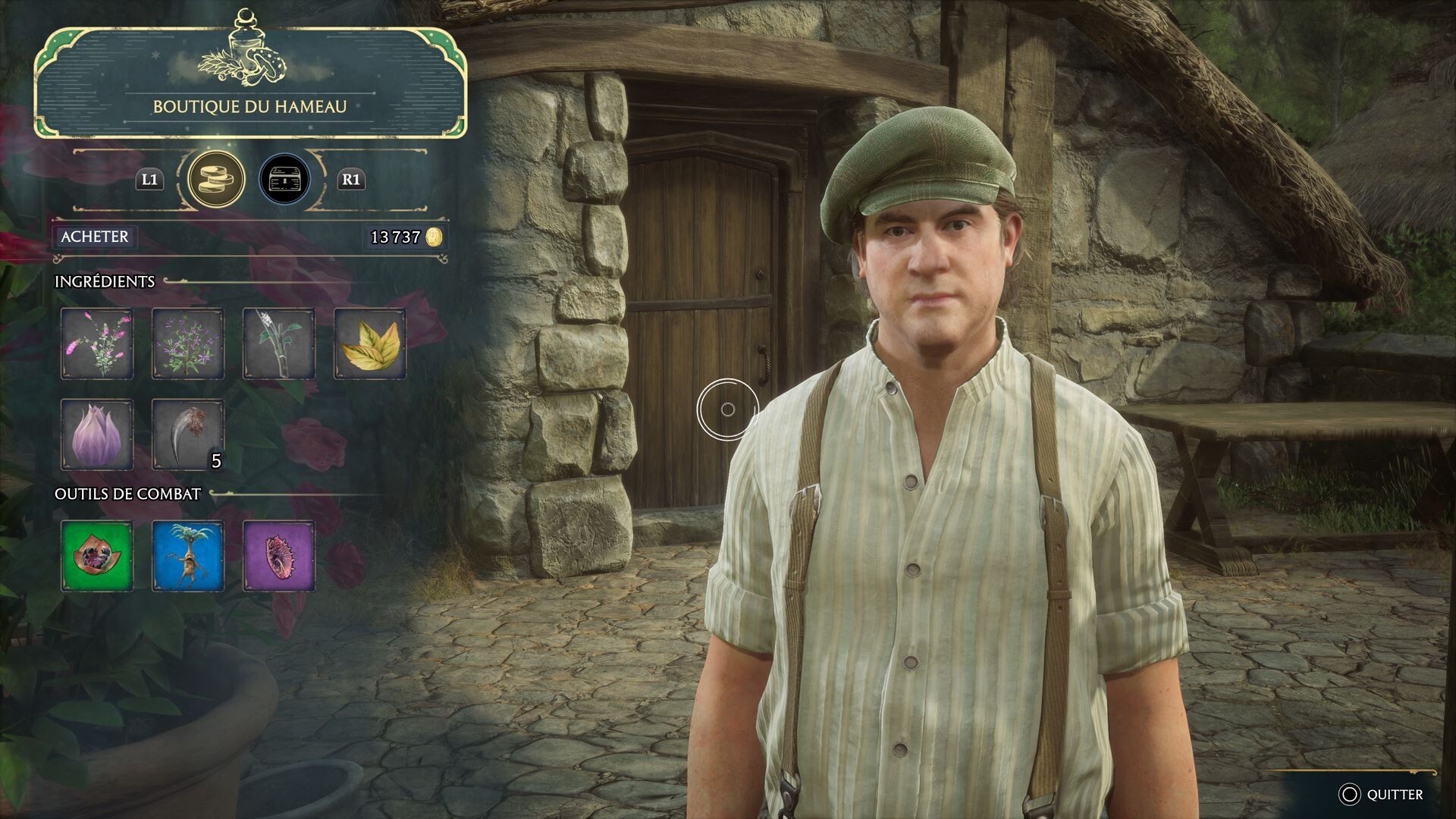Select the yellow leaves ingredient
Screen dimensions: 1456x819
[x=370, y=344]
